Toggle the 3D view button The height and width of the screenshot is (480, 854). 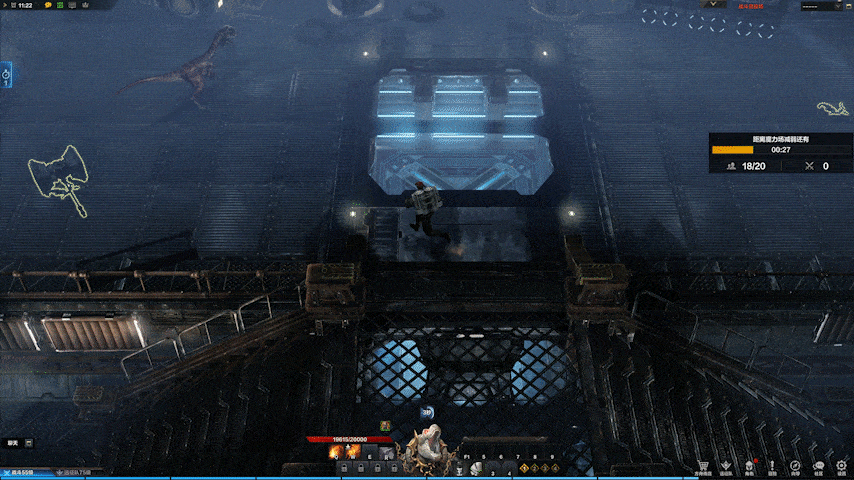point(427,412)
